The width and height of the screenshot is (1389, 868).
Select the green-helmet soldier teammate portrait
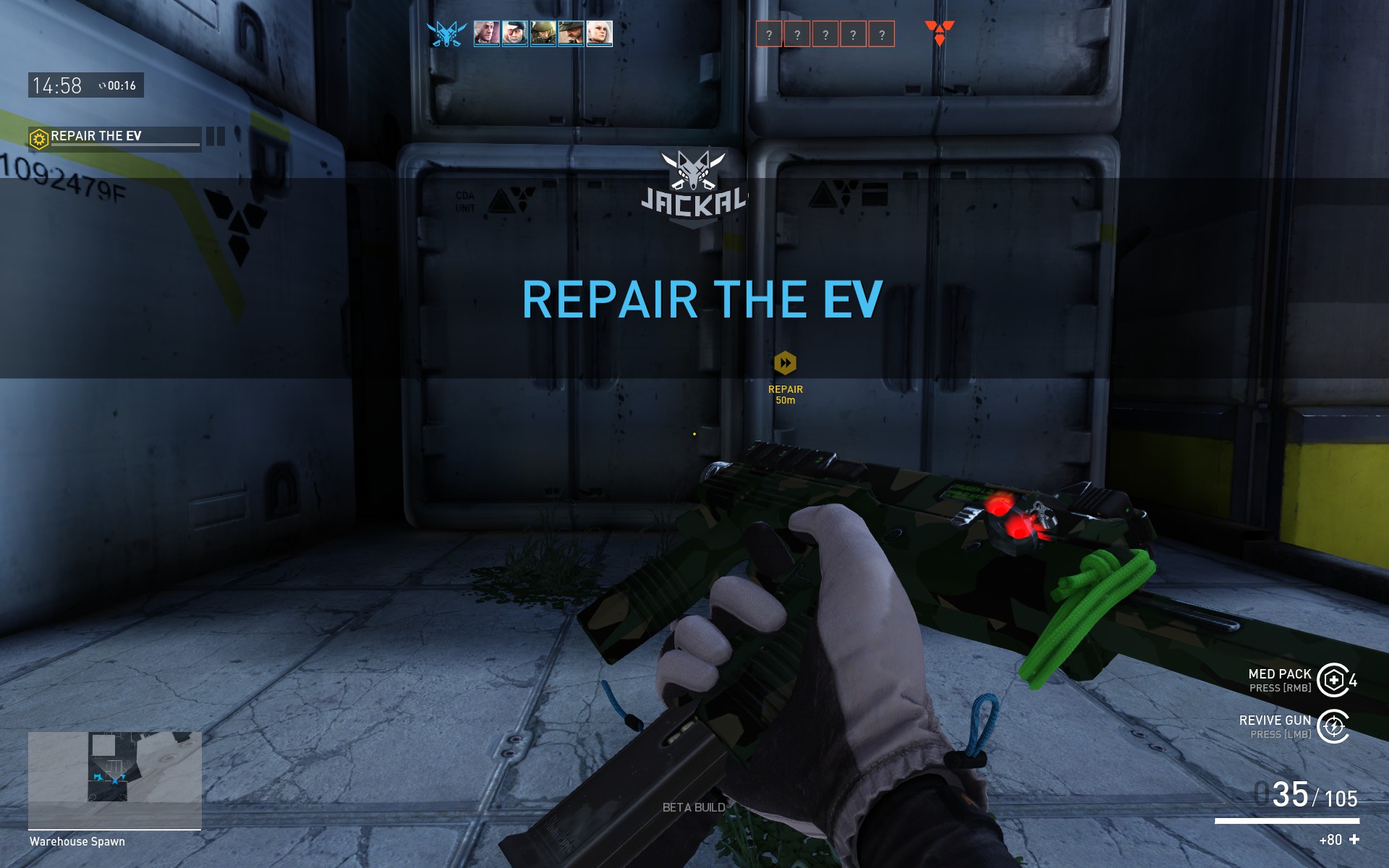(x=543, y=33)
